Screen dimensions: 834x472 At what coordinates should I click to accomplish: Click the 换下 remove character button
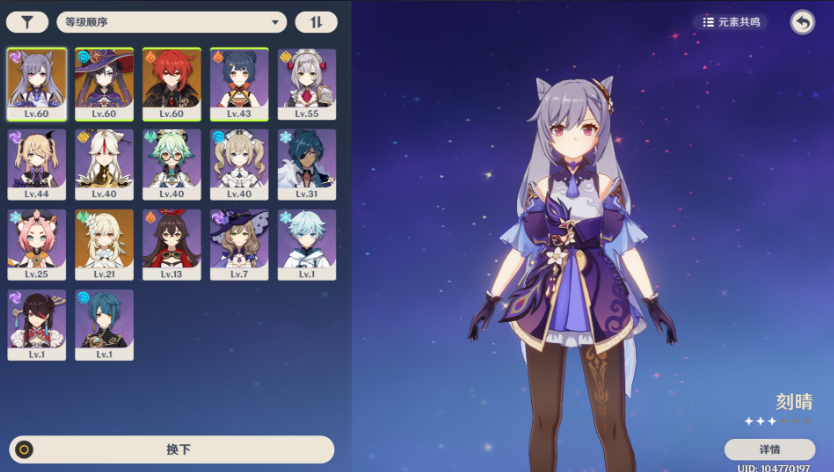[172, 449]
